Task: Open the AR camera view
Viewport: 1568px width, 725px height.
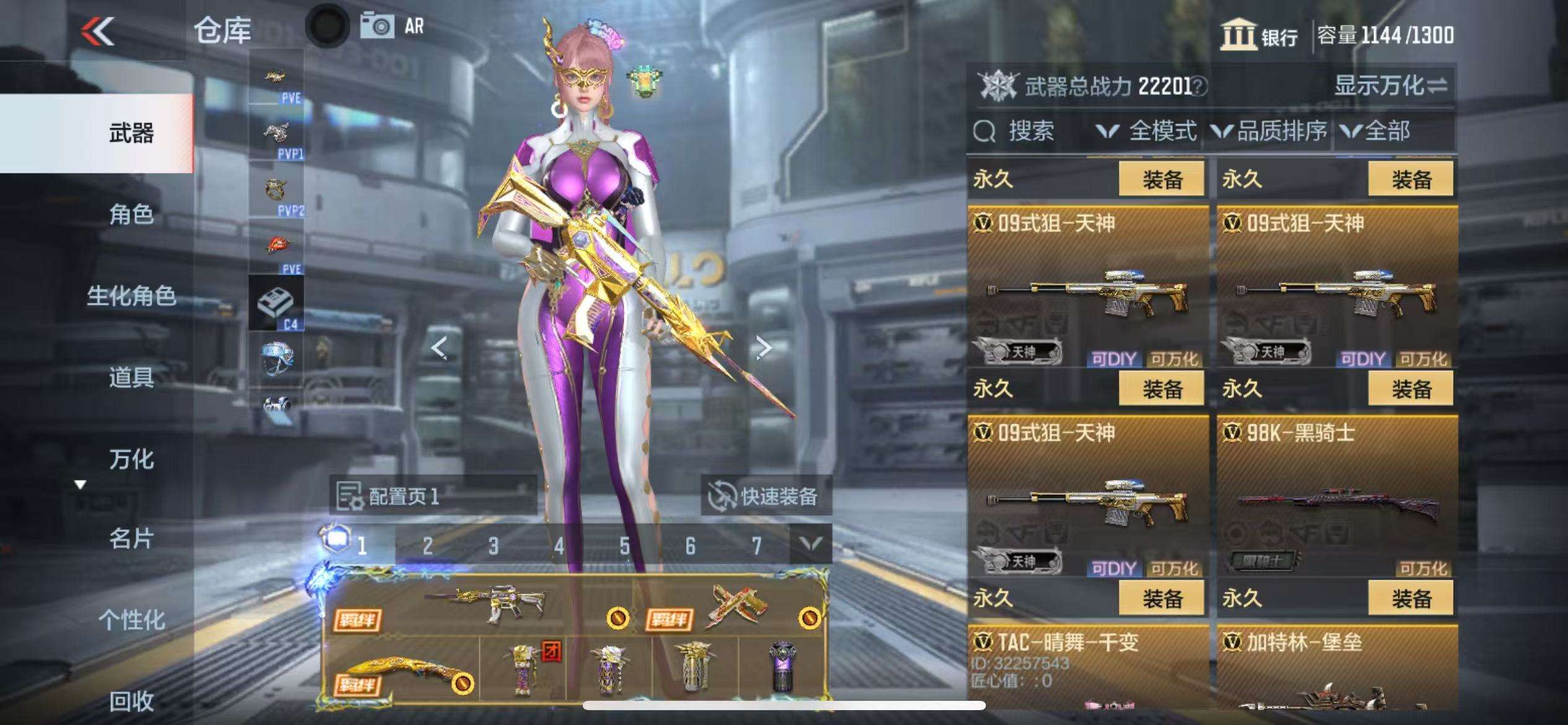Action: pos(393,27)
